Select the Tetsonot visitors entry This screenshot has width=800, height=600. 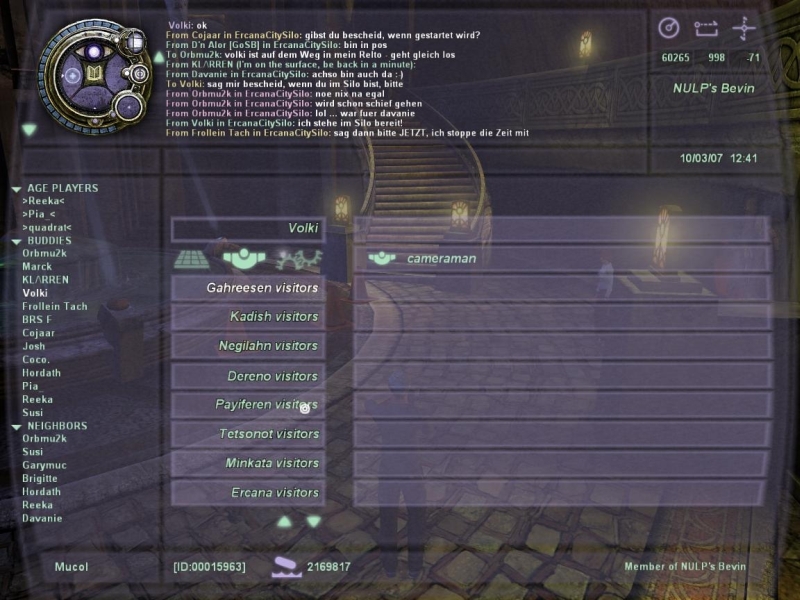[268, 434]
